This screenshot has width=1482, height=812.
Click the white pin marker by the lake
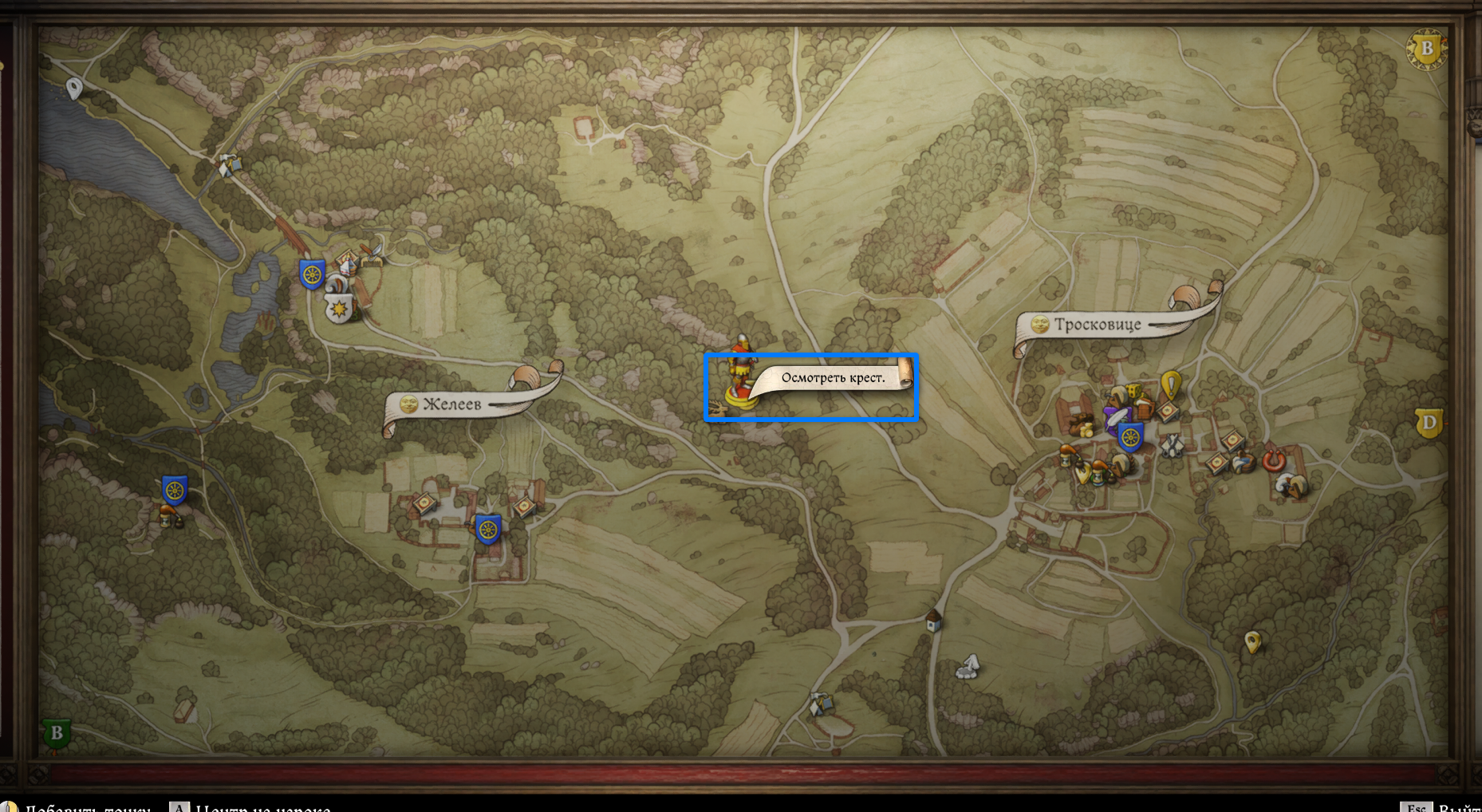[x=74, y=87]
